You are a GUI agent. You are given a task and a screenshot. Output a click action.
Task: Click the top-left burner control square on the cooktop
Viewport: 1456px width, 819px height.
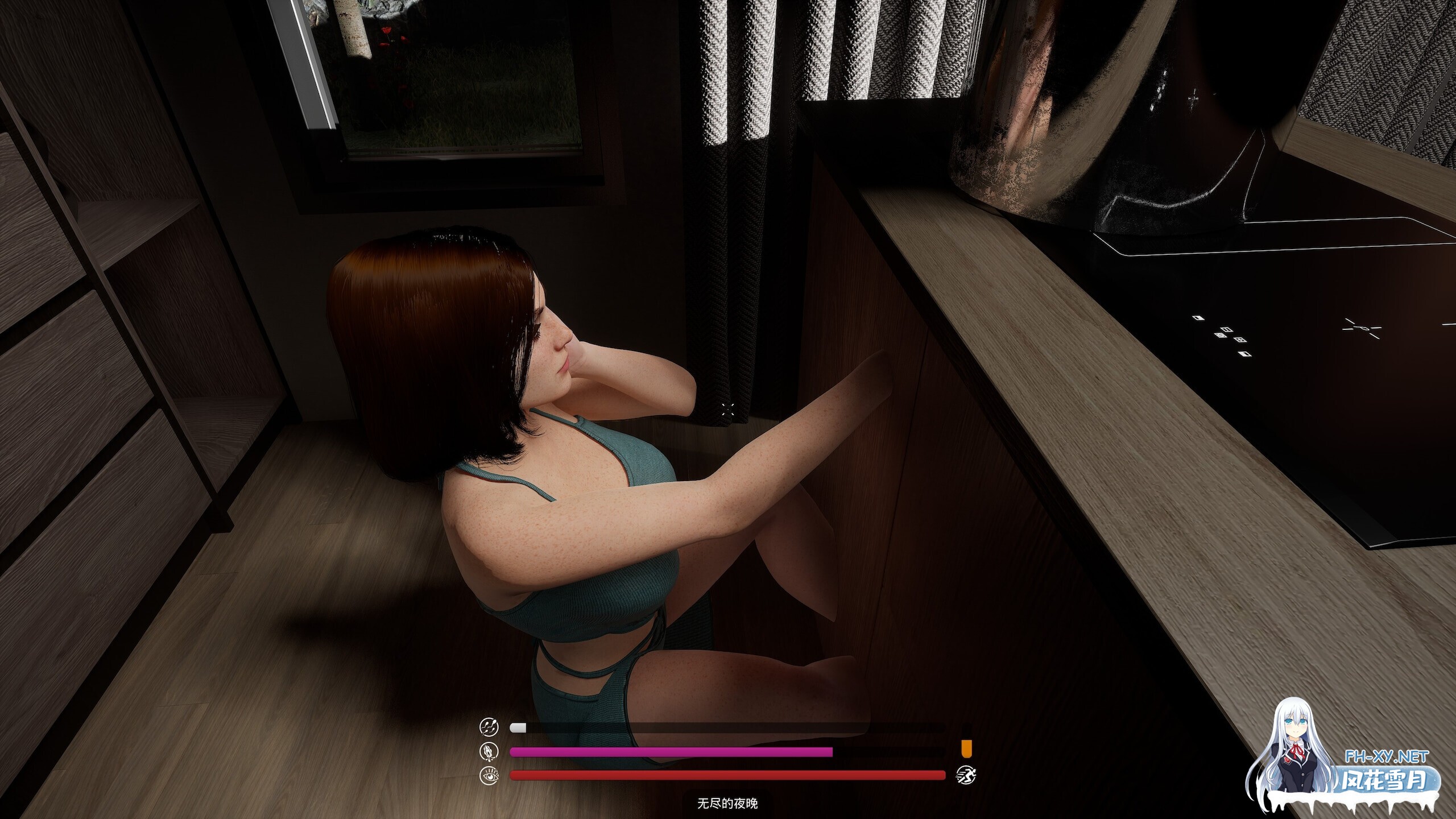[1198, 318]
